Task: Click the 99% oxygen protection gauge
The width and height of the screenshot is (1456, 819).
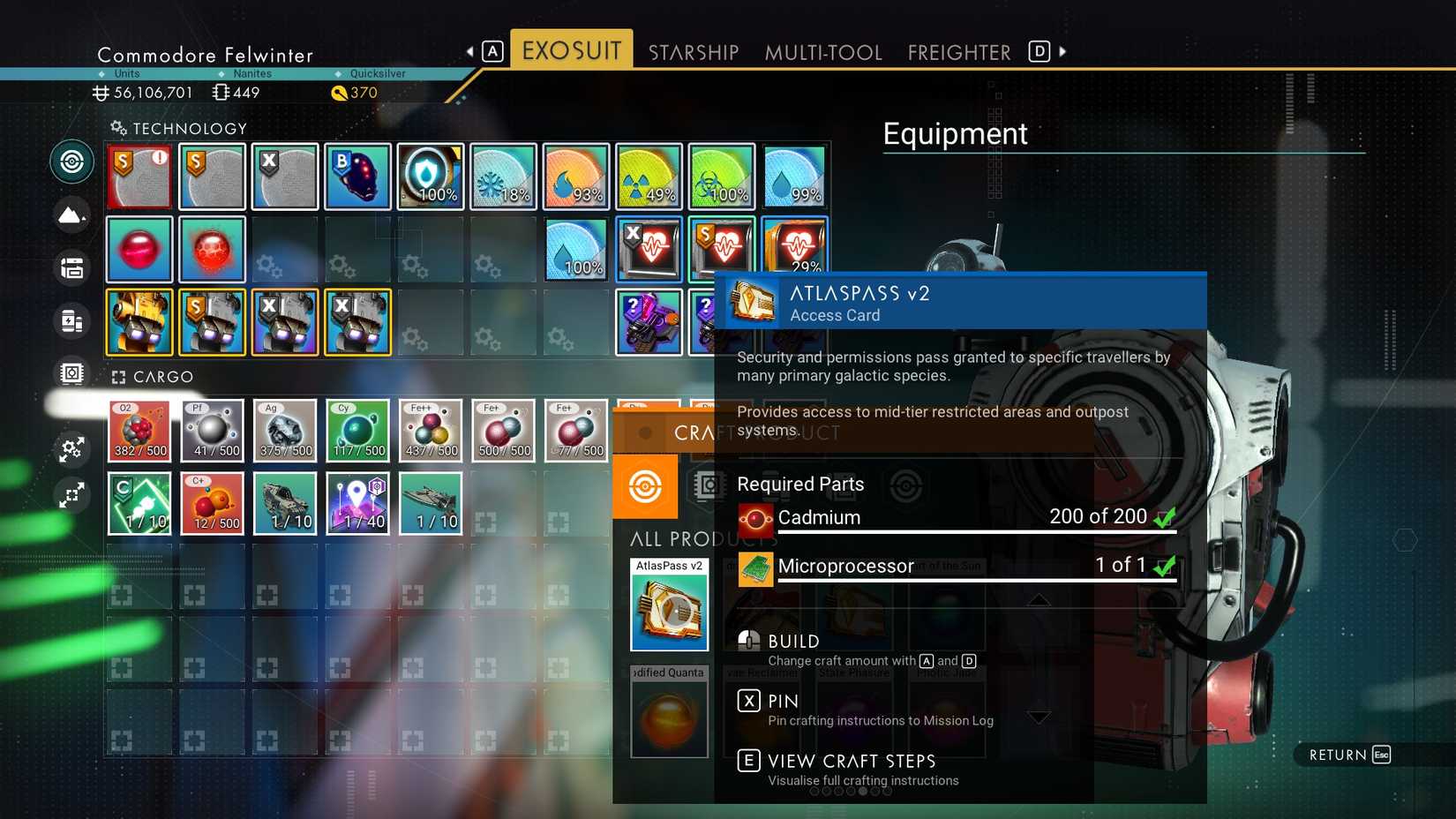Action: 793,176
